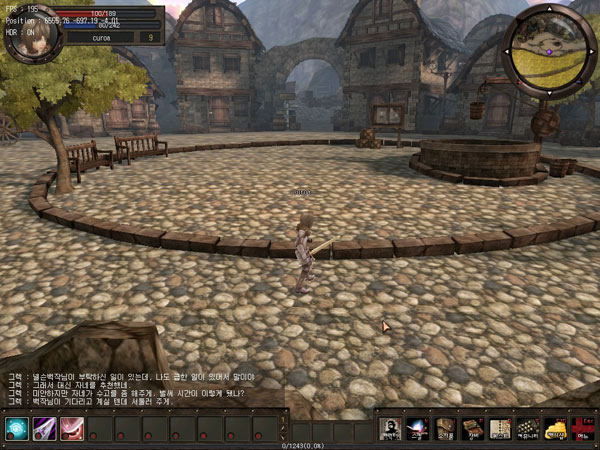Use the purple sword slash skill
Screen dimensions: 600x450
tap(43, 428)
